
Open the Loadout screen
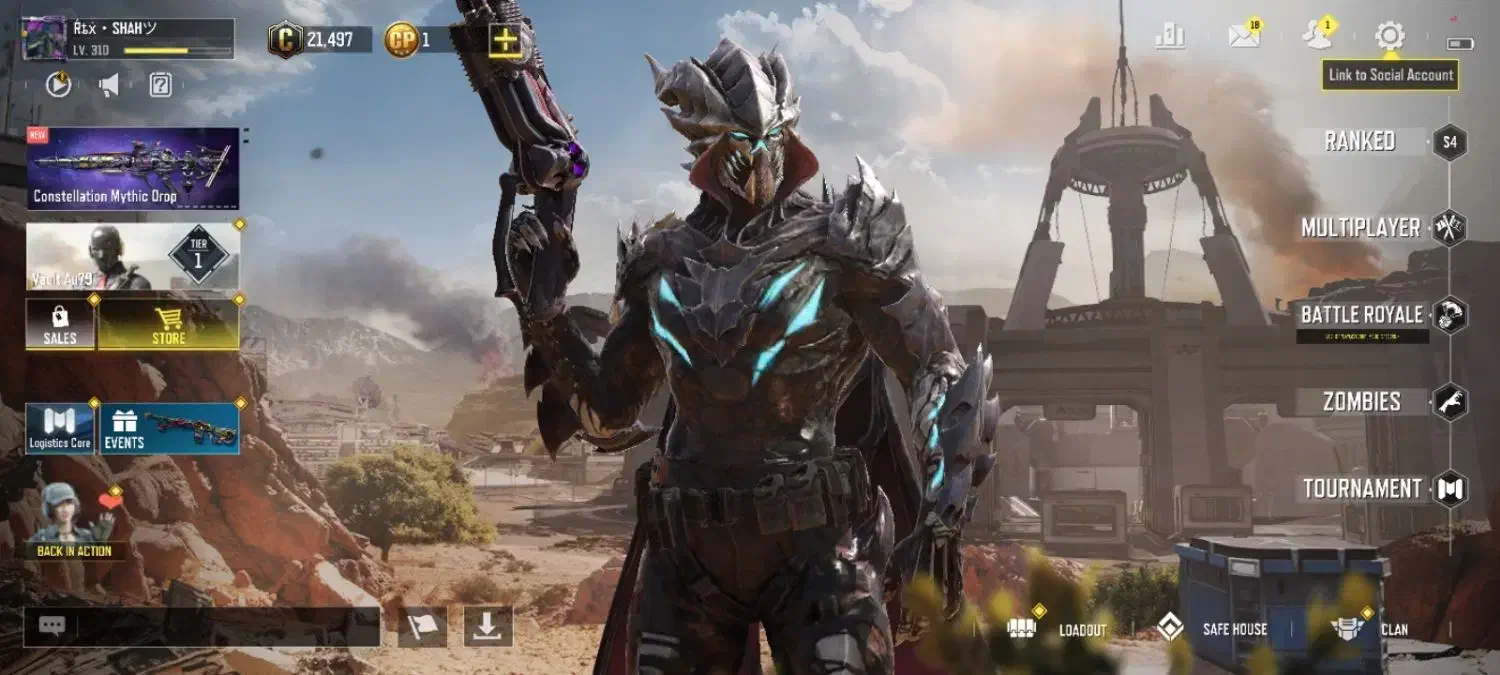coord(1059,629)
